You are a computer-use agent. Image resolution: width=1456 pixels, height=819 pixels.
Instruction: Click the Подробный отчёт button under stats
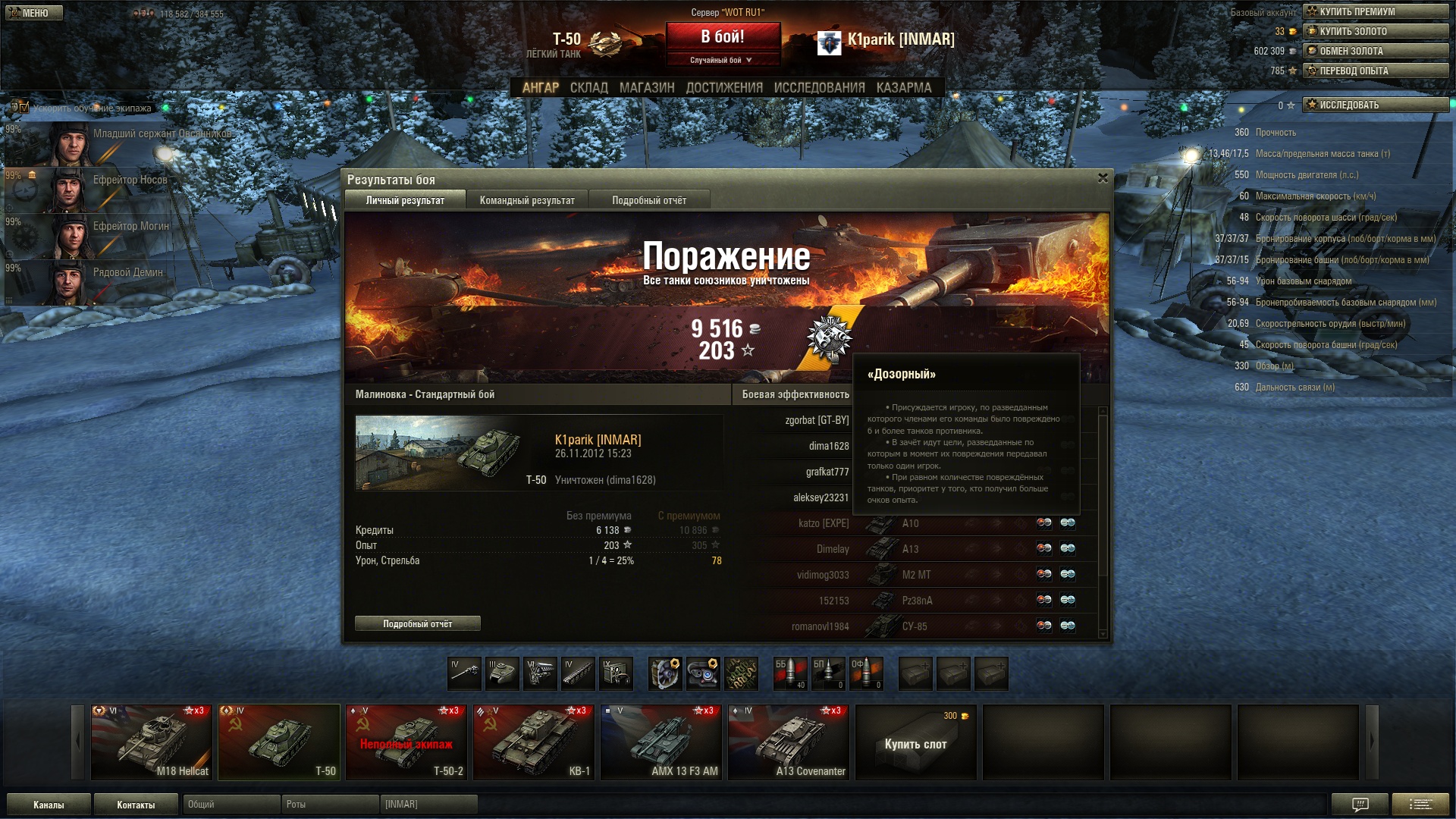coord(417,623)
